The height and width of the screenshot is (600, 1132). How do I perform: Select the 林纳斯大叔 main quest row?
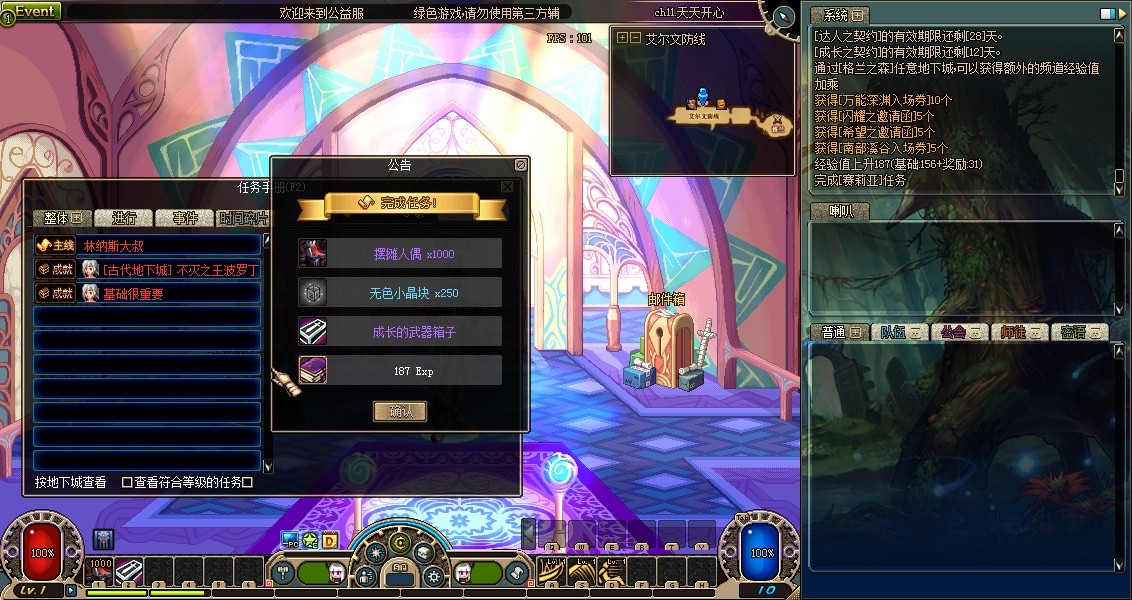[x=147, y=245]
